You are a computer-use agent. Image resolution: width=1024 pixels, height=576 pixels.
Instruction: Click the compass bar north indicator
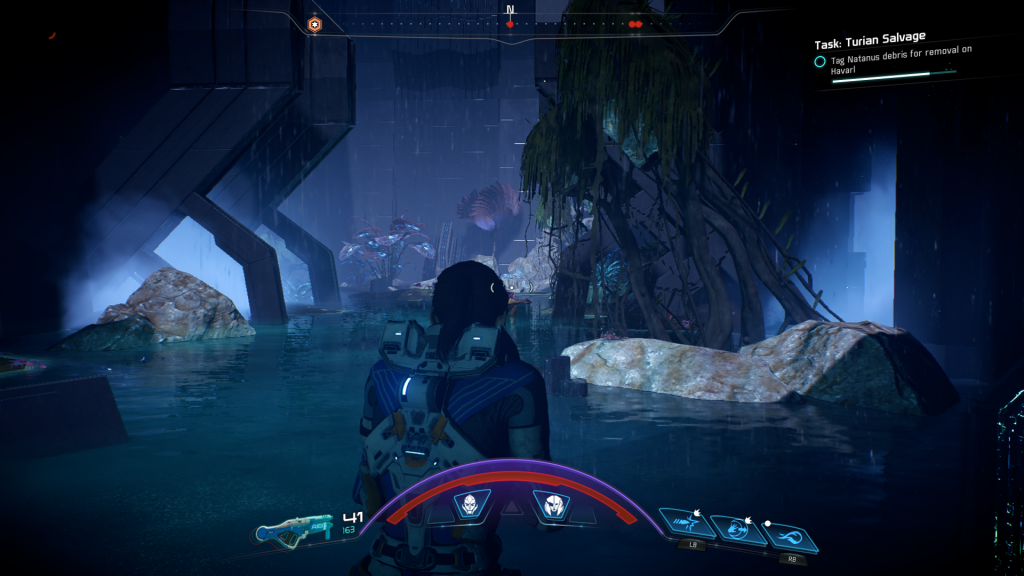[x=510, y=12]
